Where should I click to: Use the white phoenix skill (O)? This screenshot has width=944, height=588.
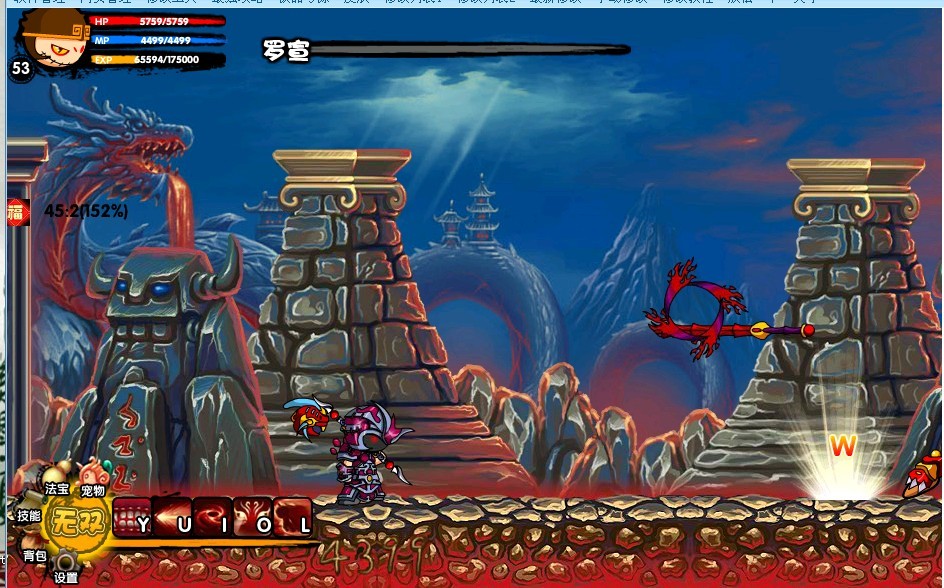coord(253,517)
